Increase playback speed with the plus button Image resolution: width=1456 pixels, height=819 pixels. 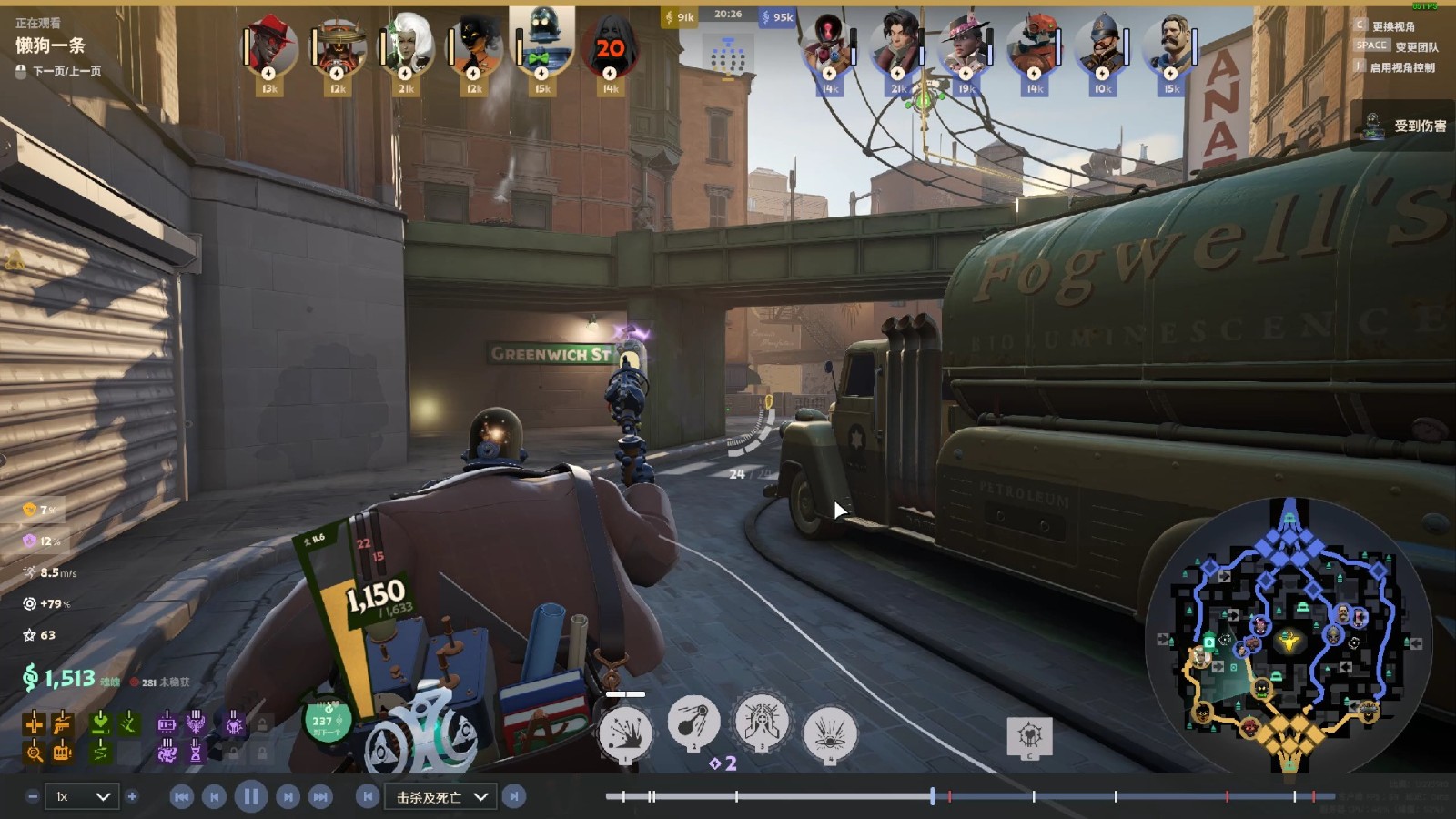[132, 797]
